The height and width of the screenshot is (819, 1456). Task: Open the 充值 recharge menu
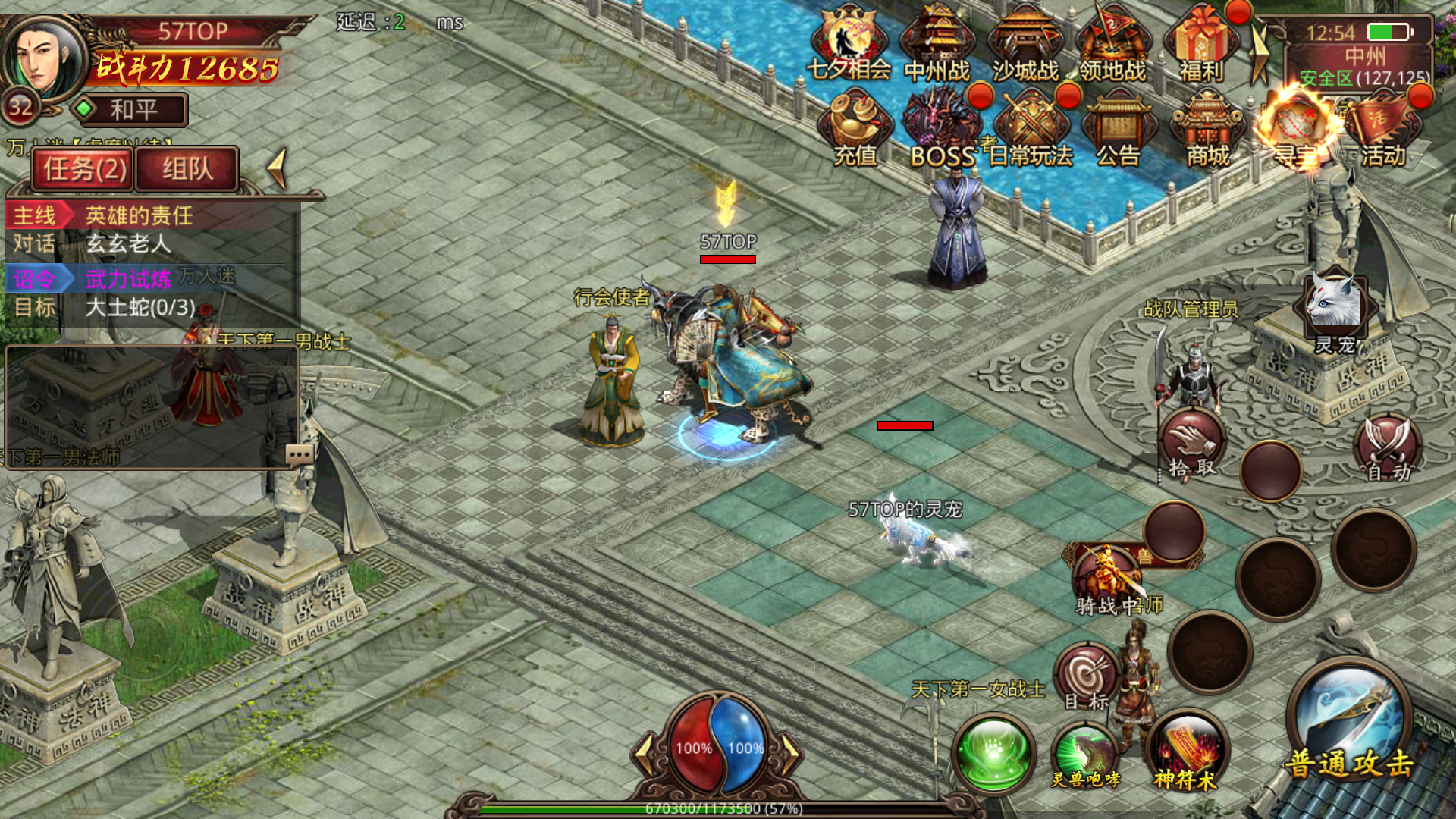(855, 129)
